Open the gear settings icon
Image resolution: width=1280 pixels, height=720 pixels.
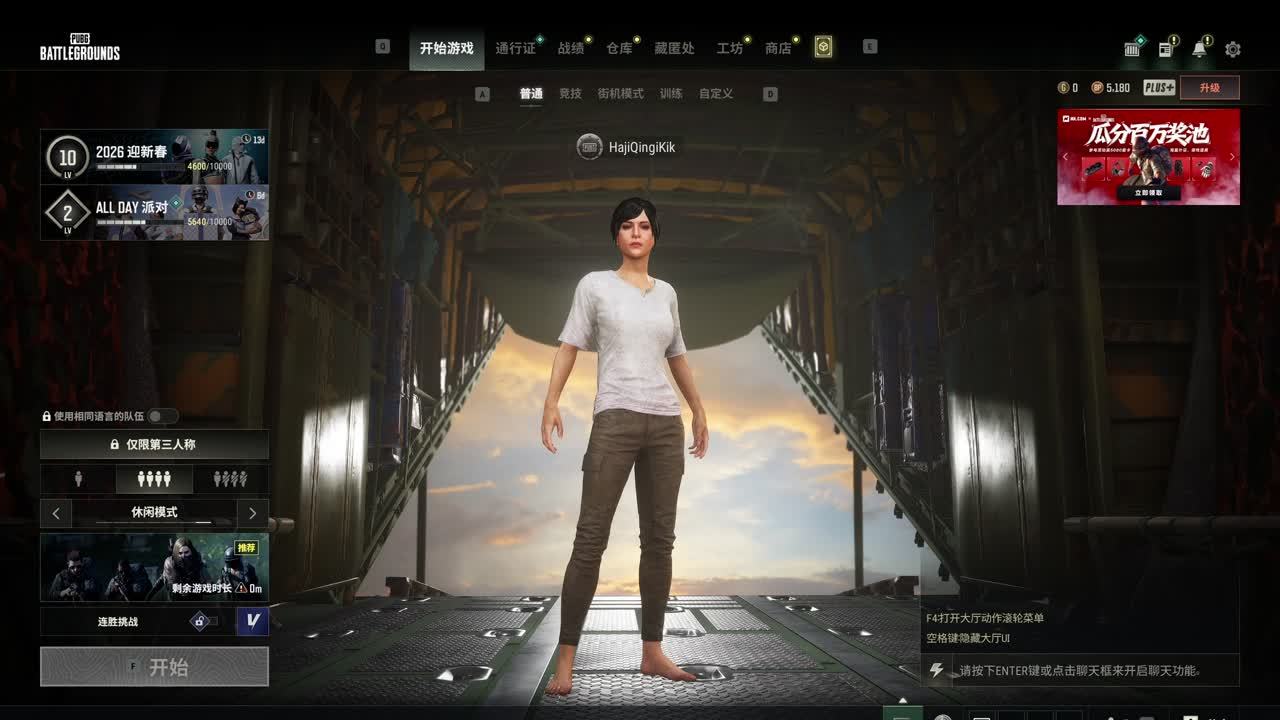click(1233, 49)
